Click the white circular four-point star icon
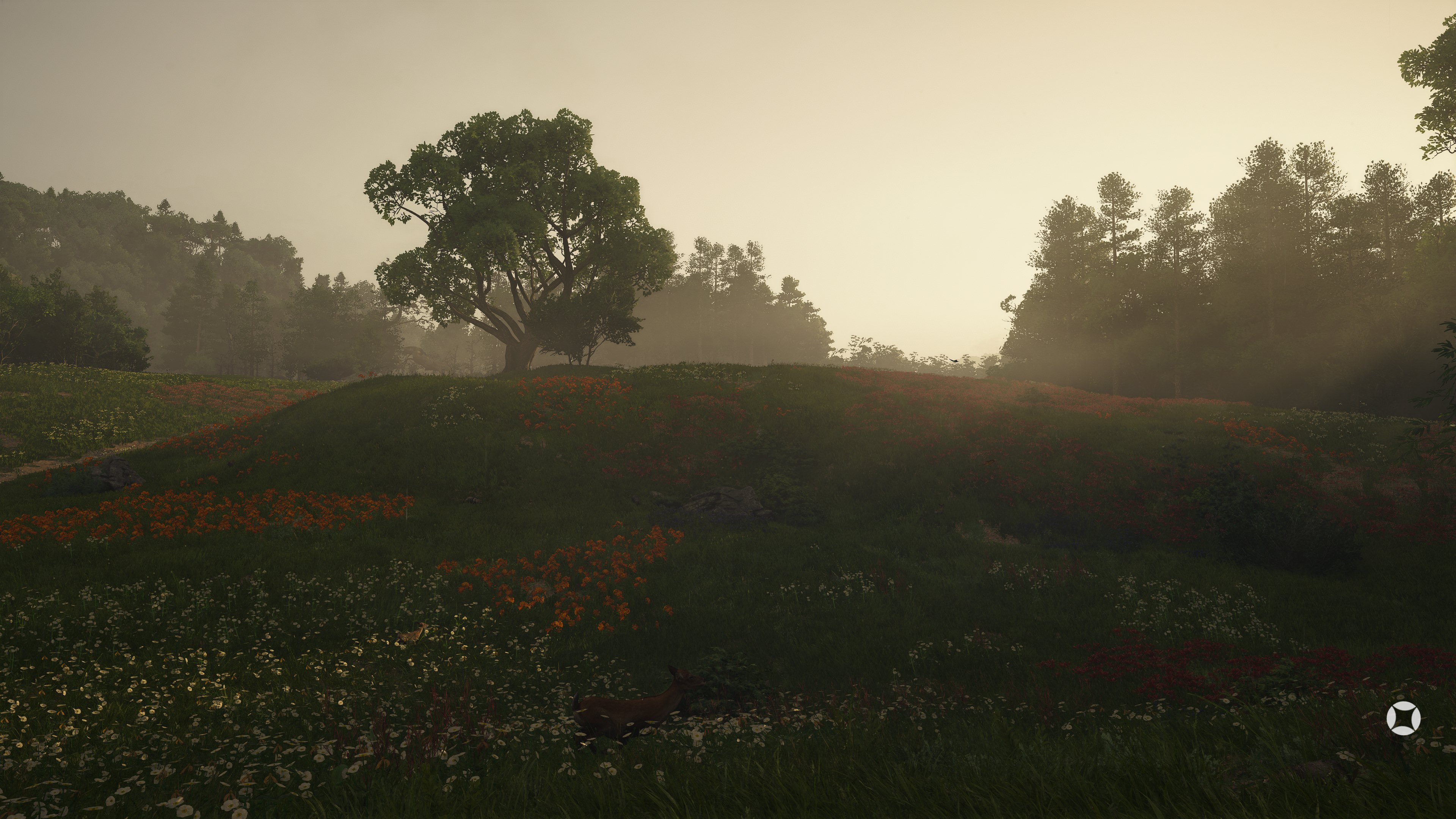 (1403, 719)
